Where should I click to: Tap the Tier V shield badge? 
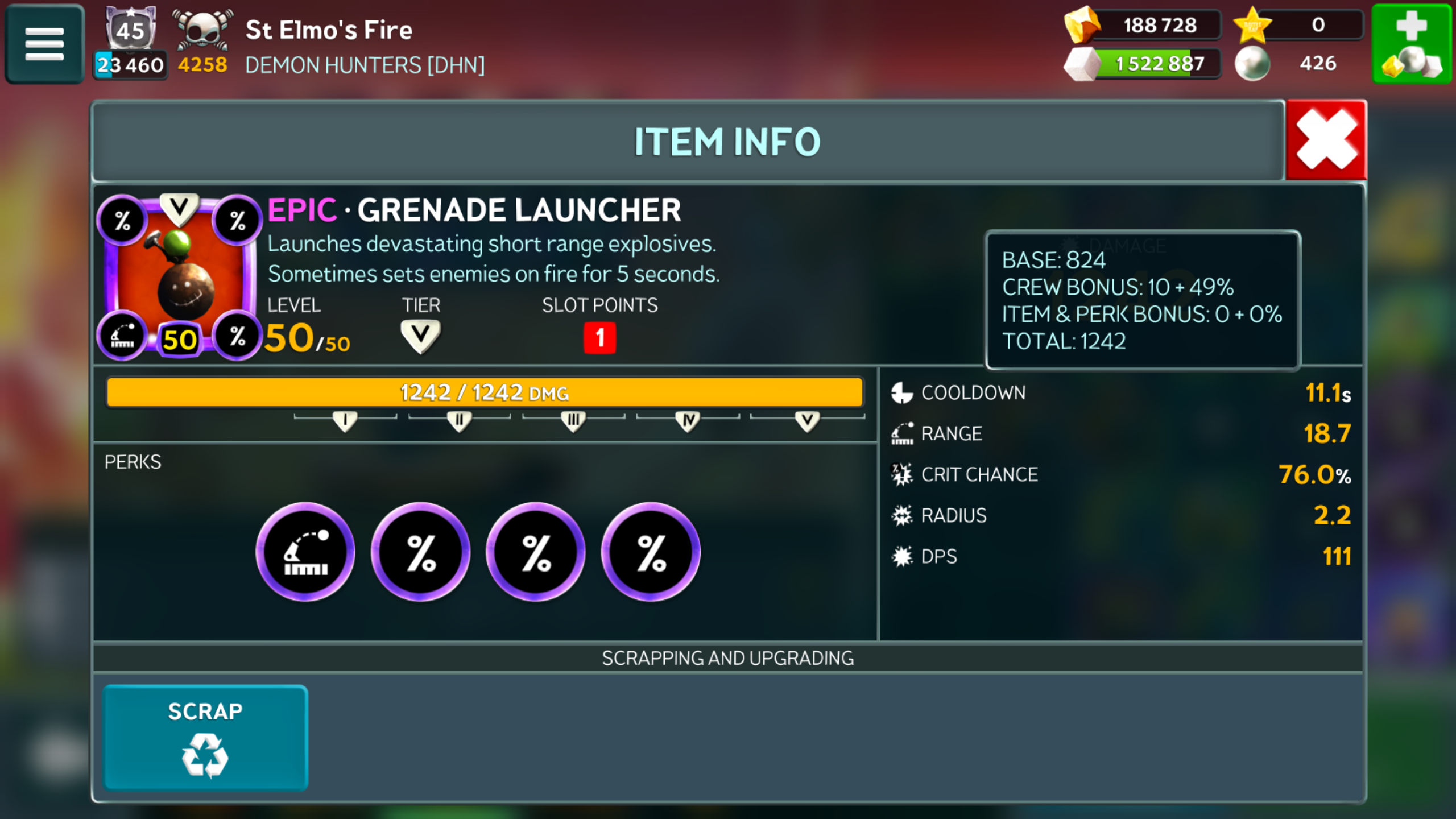pyautogui.click(x=420, y=336)
